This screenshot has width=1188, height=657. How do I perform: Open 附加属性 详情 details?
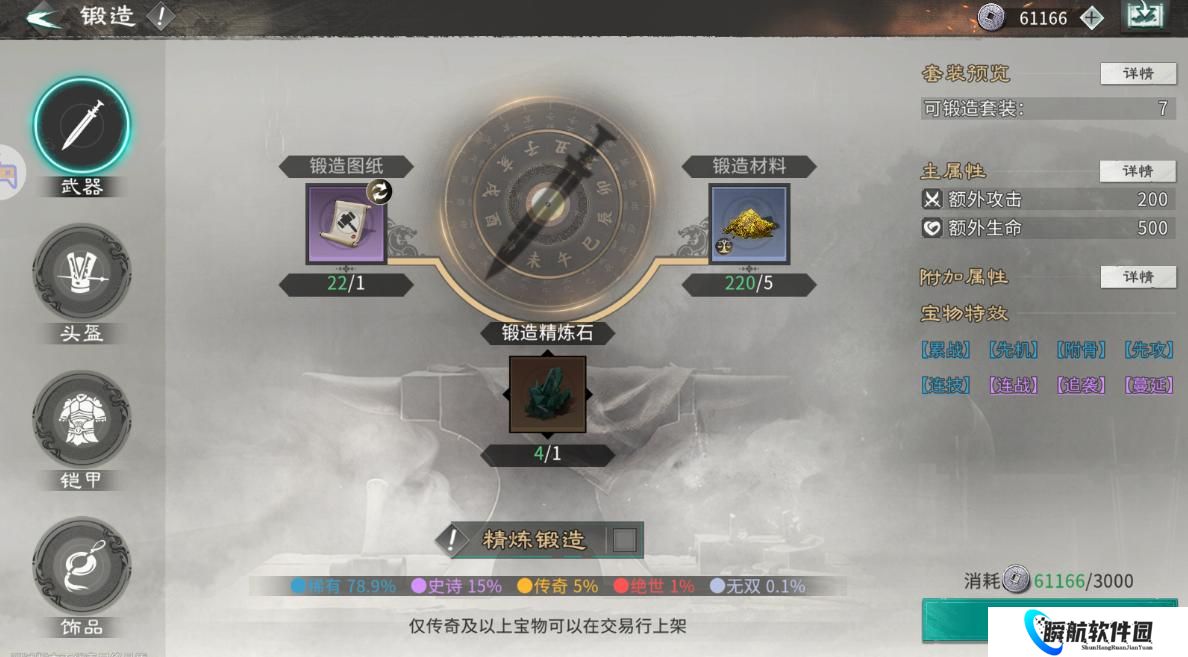[1138, 277]
